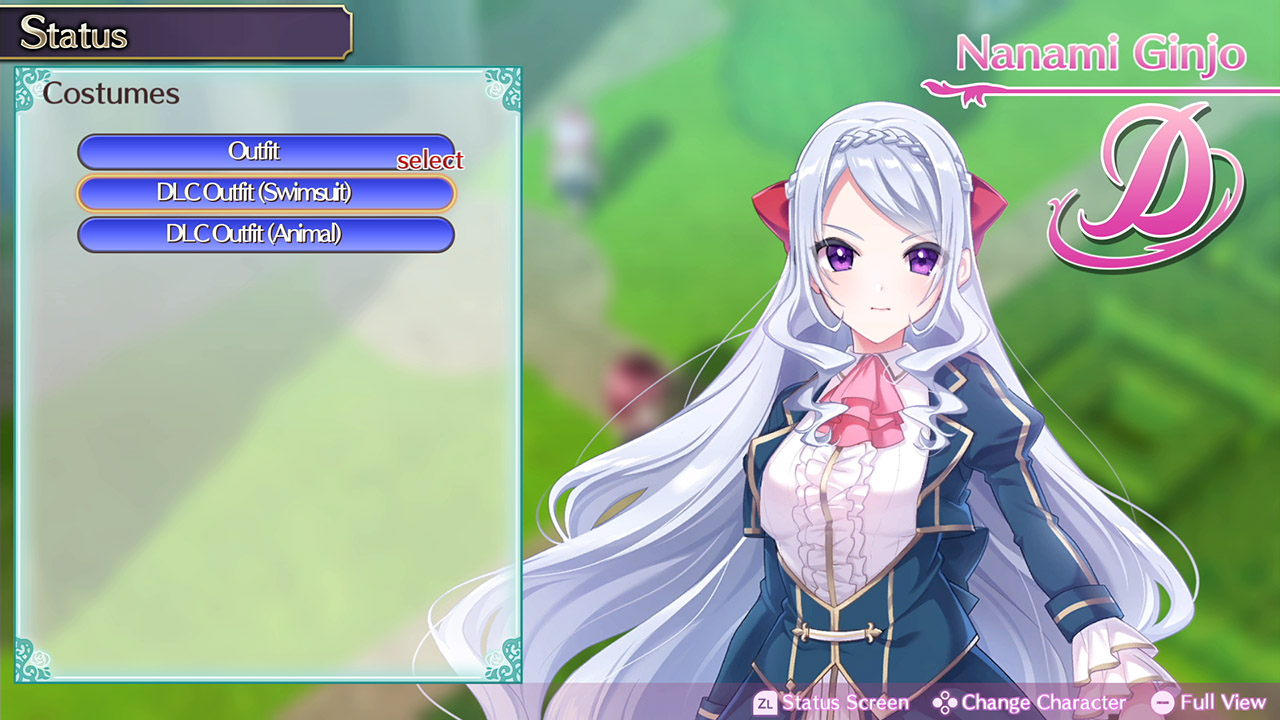Image resolution: width=1280 pixels, height=720 pixels.
Task: Toggle the highlighted Swimsuit outfit selection
Action: click(266, 193)
